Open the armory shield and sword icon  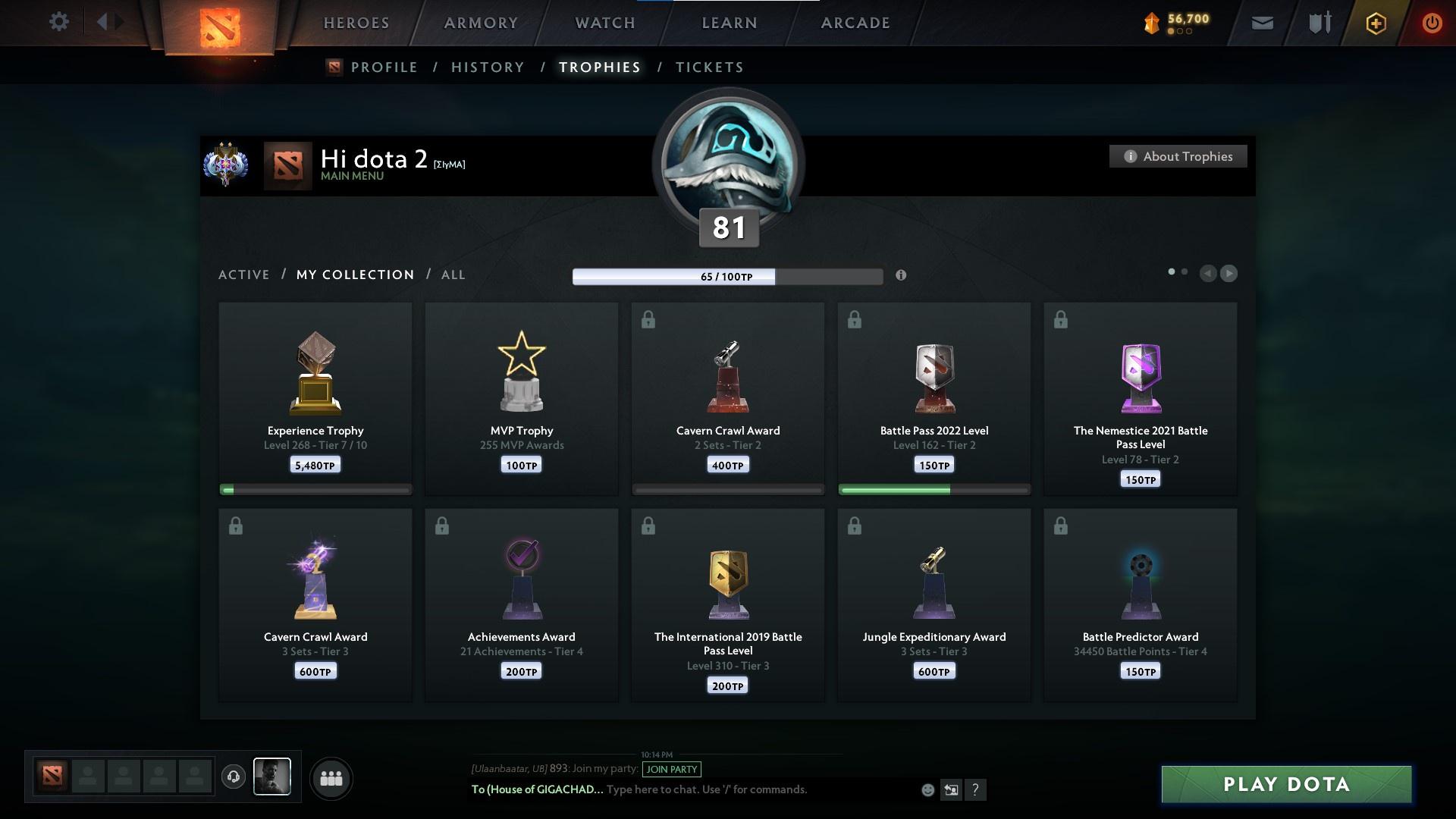(x=1319, y=23)
